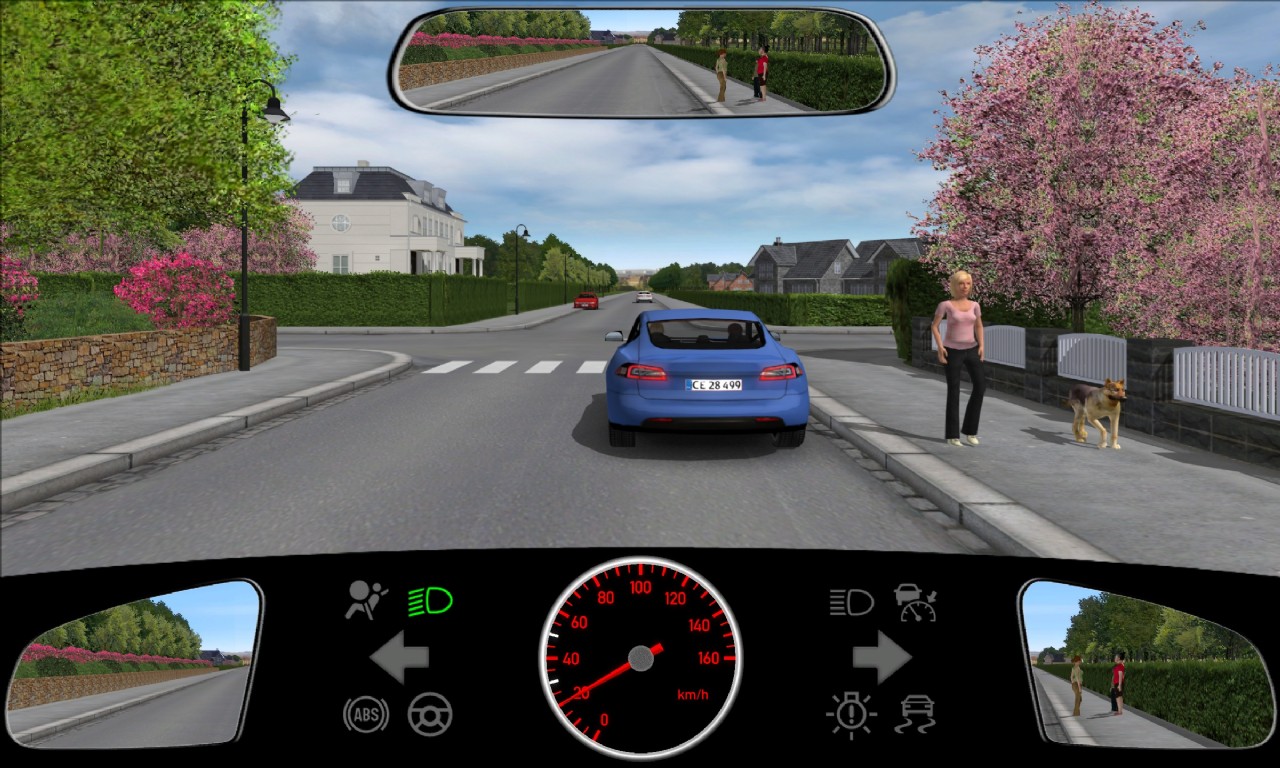The width and height of the screenshot is (1280, 768).
Task: Check the interior rear-view mirror
Action: click(641, 62)
